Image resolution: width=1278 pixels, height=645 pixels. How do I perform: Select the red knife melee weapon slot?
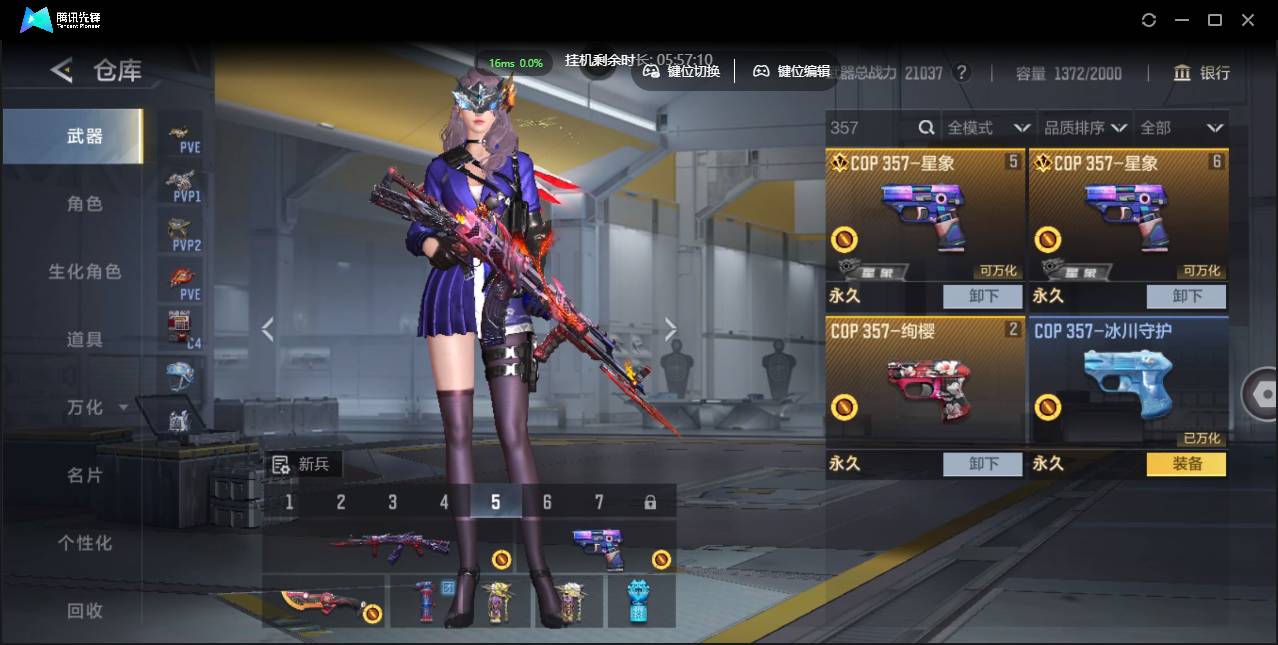pyautogui.click(x=323, y=602)
